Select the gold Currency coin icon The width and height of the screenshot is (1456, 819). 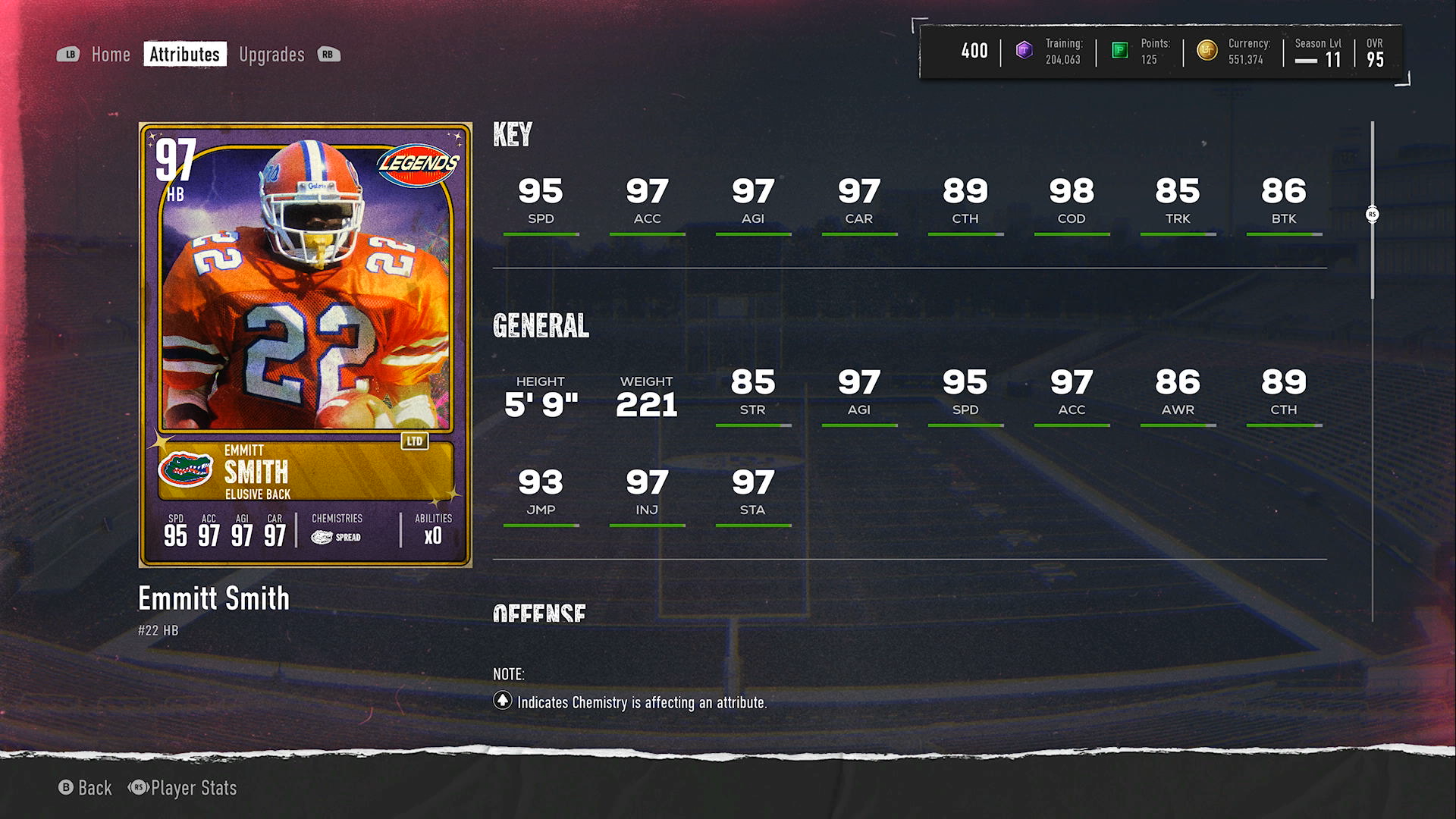1207,51
